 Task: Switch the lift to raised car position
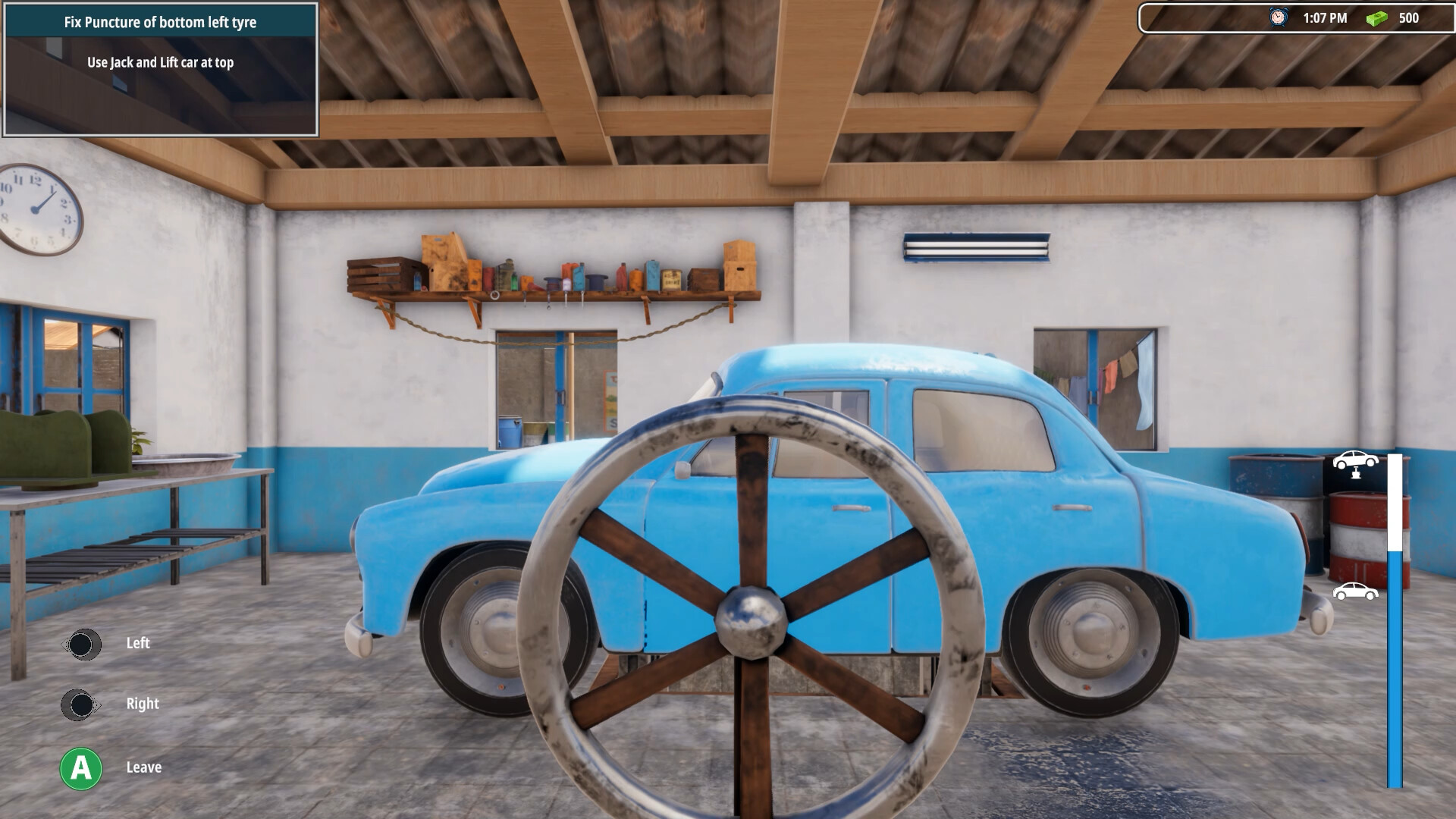[1357, 463]
